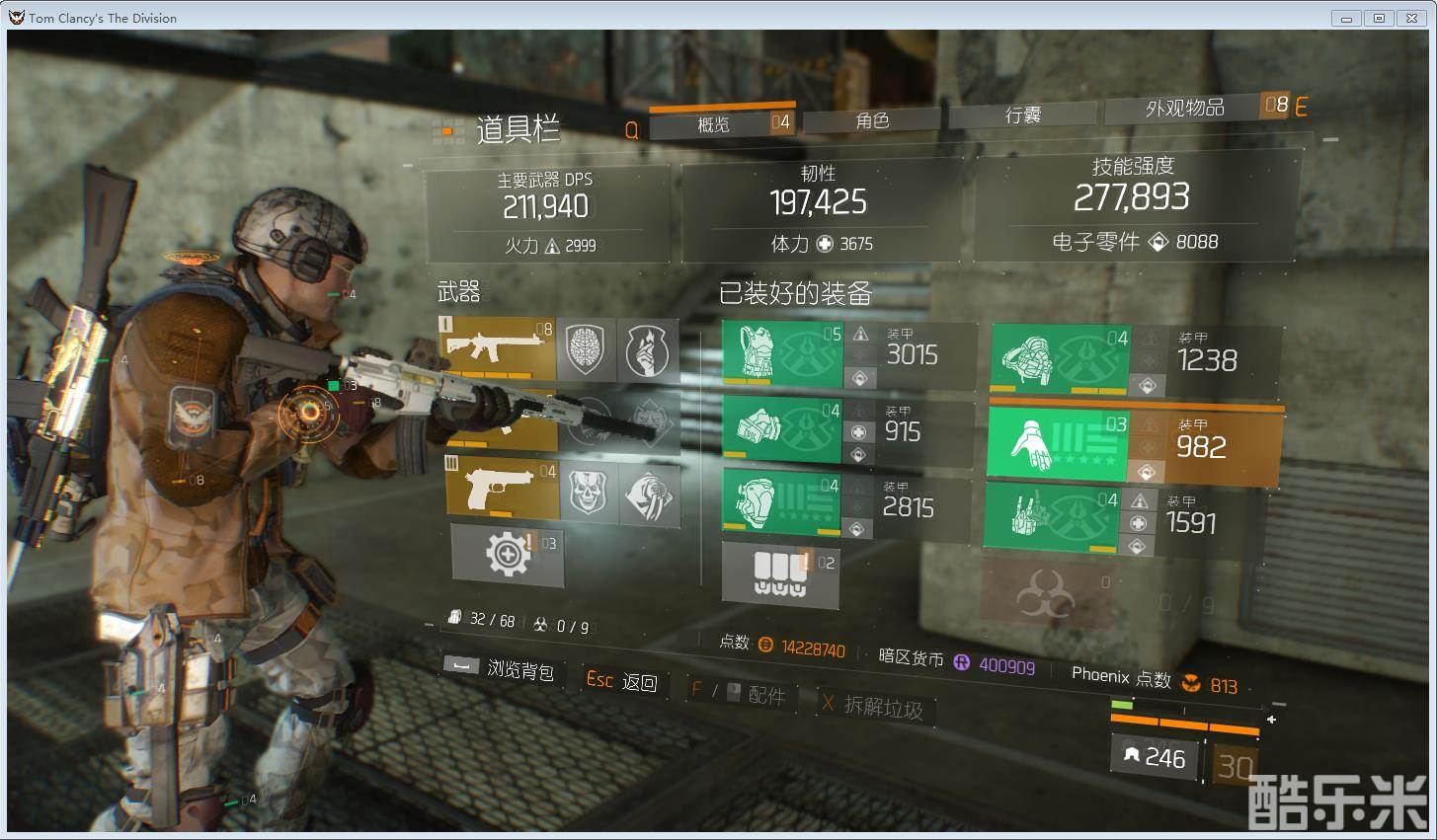Click the 浏览背包 browse backpack button
1437x840 pixels.
tap(499, 668)
